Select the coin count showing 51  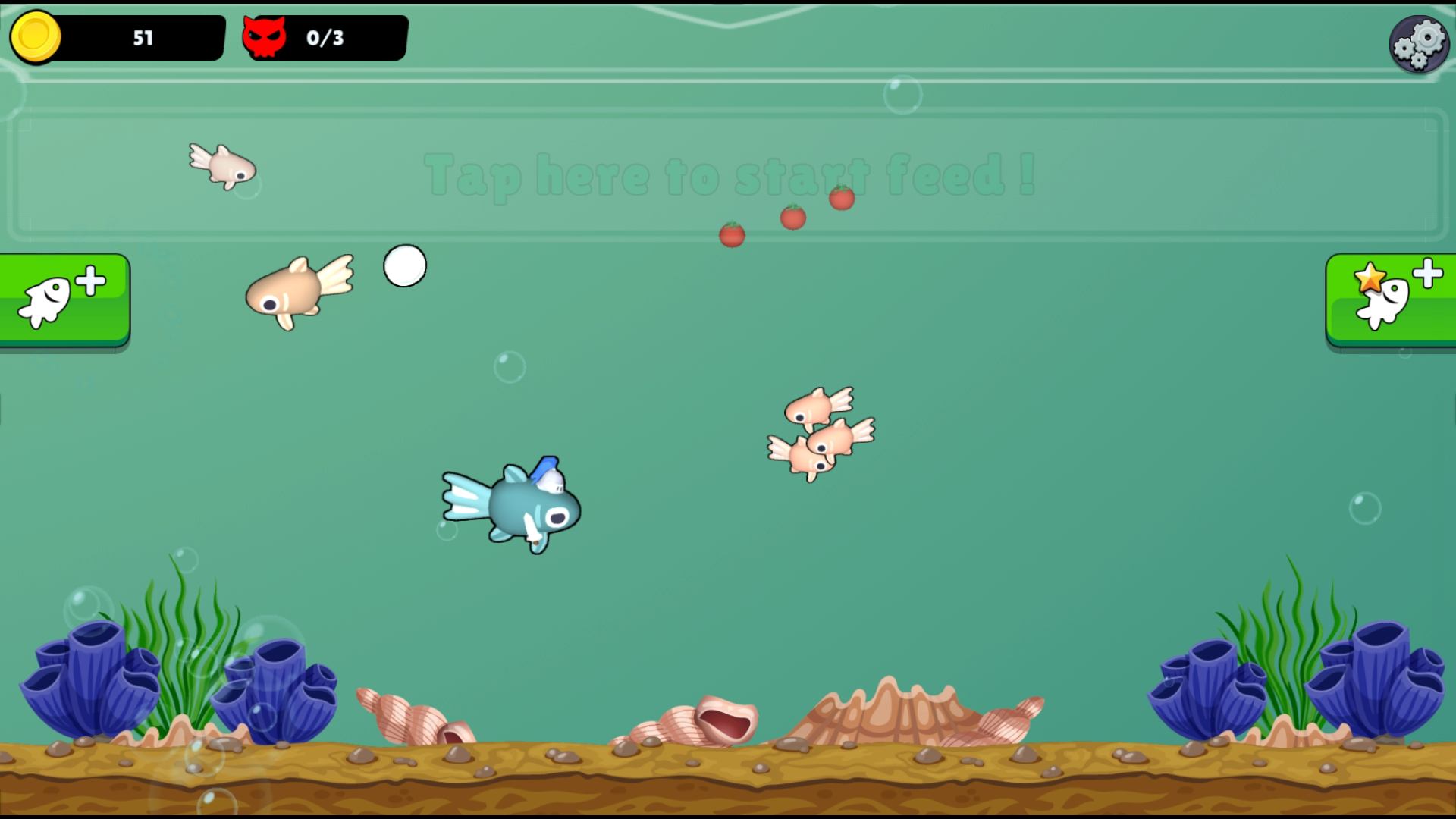point(144,36)
